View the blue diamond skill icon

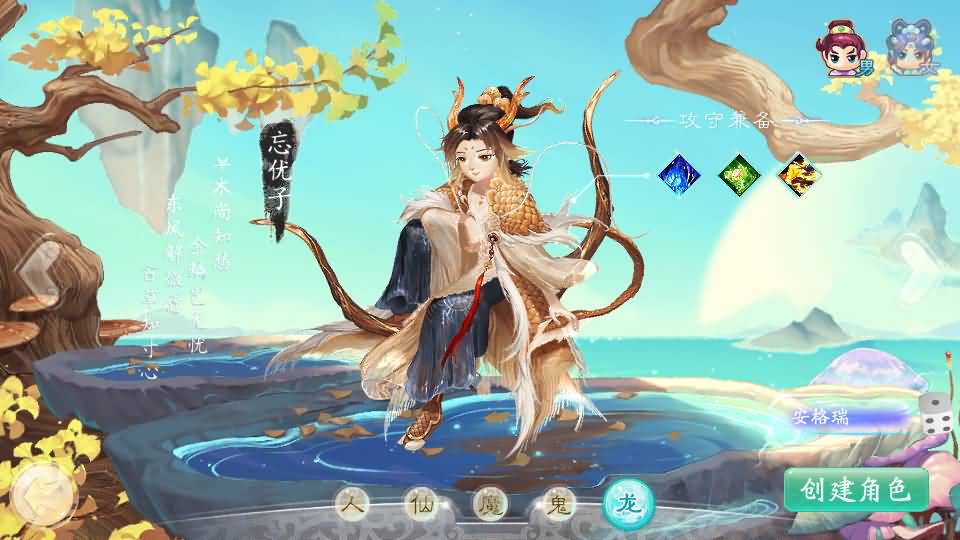click(679, 175)
